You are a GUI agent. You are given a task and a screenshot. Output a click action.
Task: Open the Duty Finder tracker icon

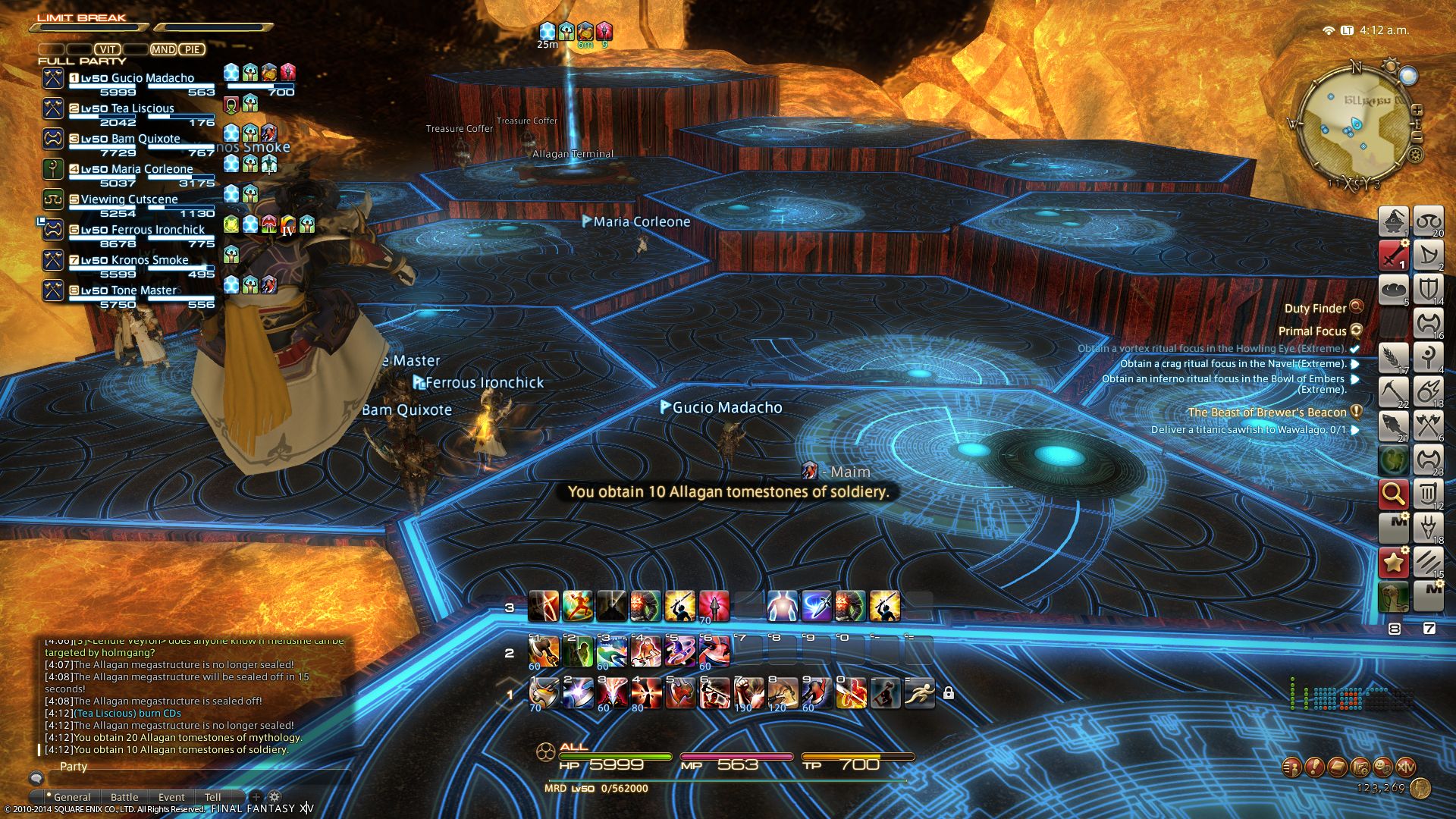[1357, 307]
